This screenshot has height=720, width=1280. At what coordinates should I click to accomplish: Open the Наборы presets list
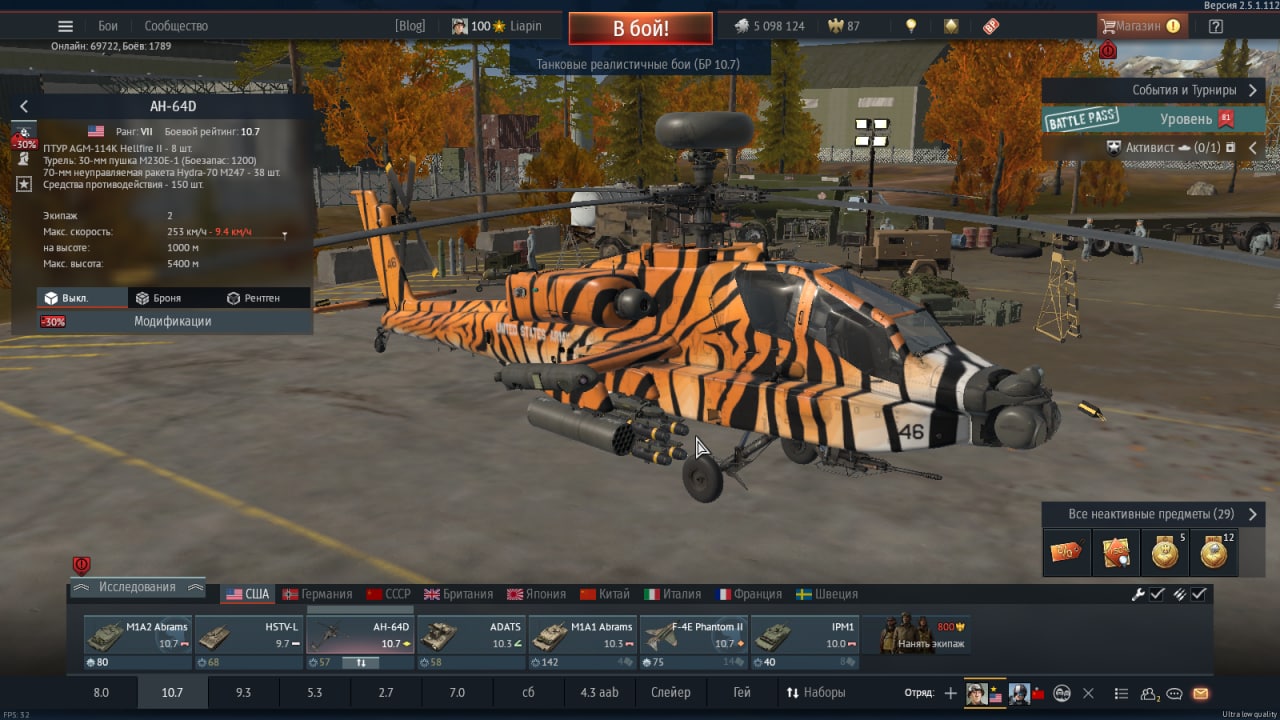click(x=816, y=692)
